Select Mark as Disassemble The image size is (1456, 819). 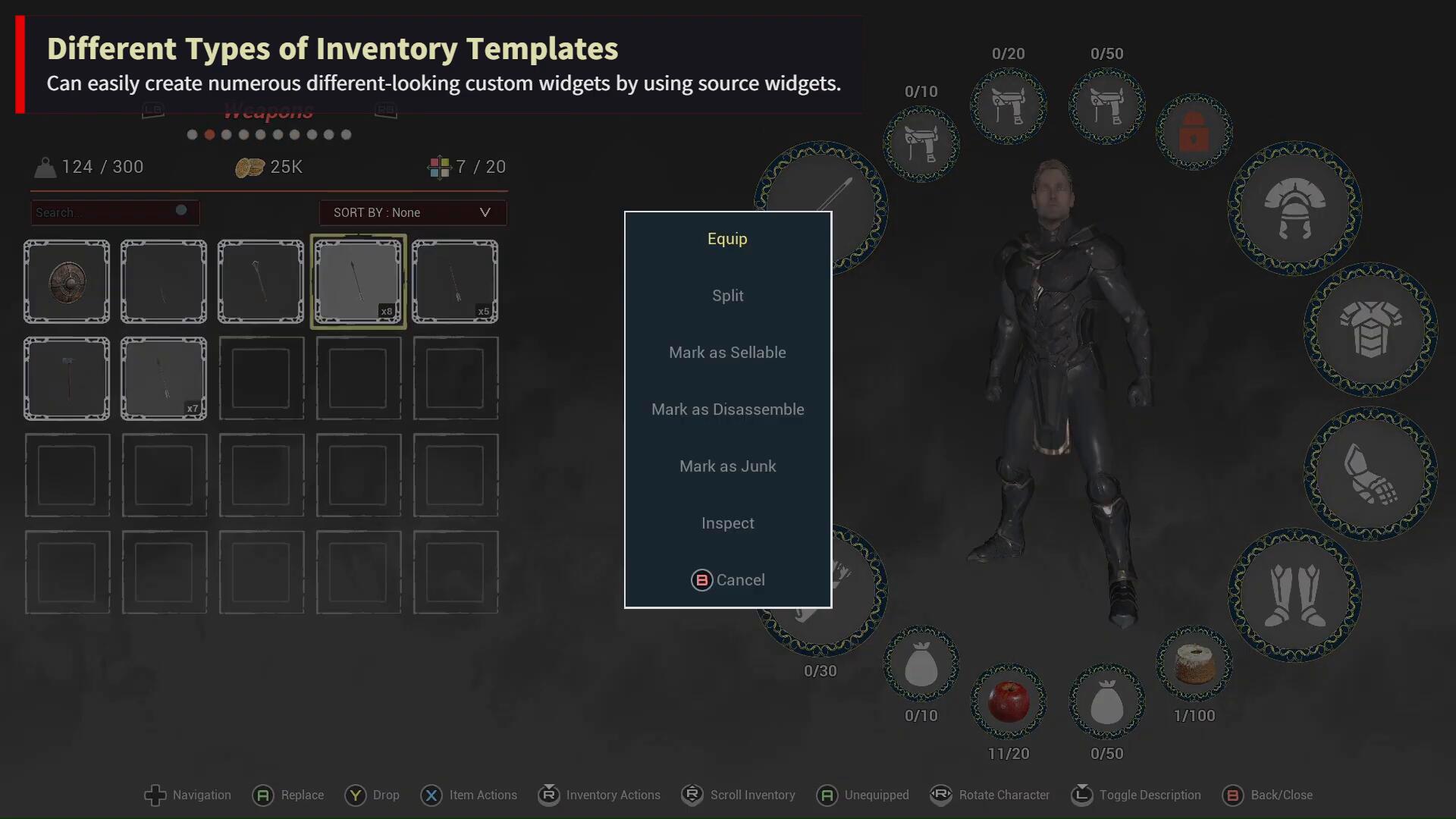tap(727, 409)
